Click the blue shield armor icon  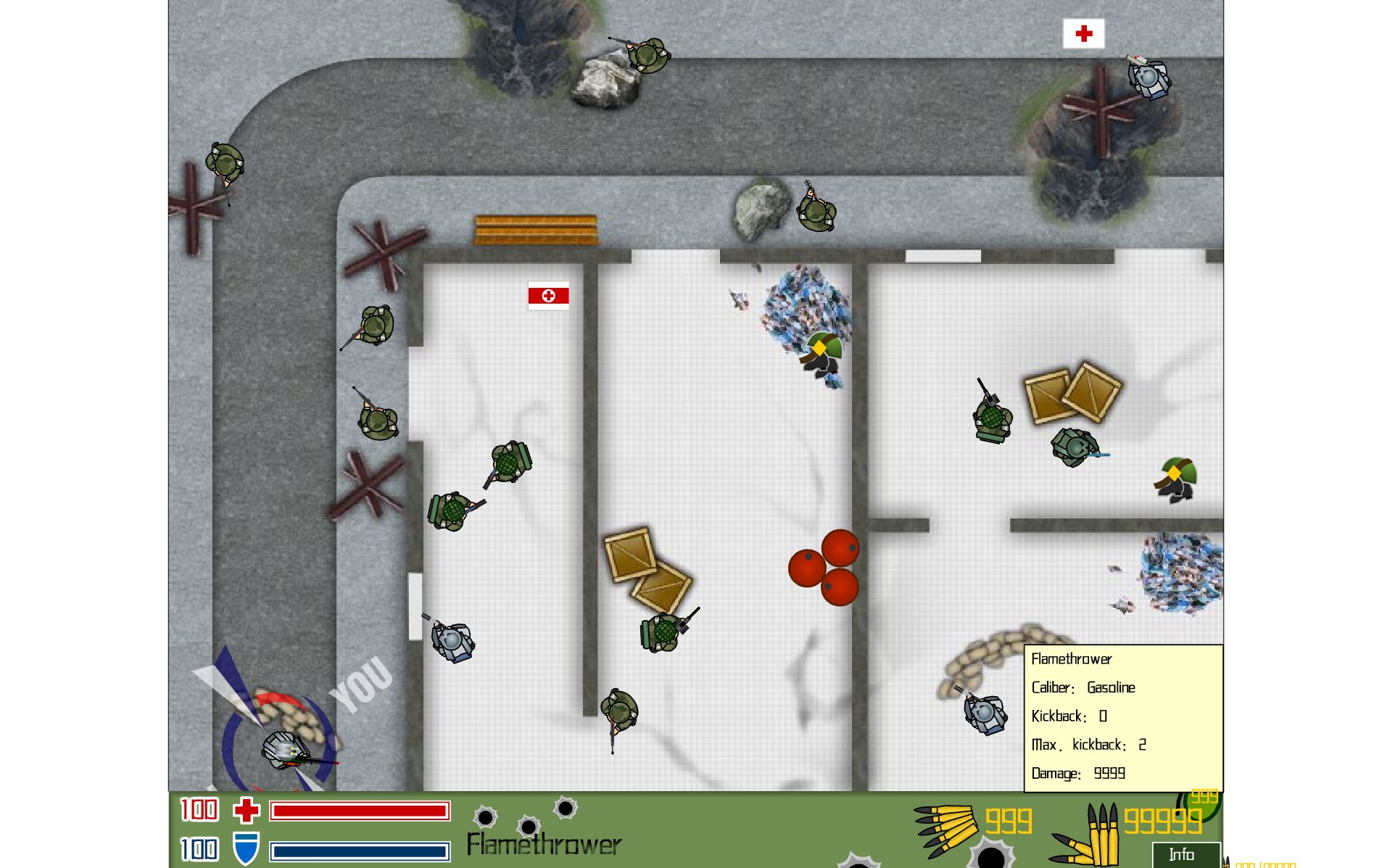point(246,848)
